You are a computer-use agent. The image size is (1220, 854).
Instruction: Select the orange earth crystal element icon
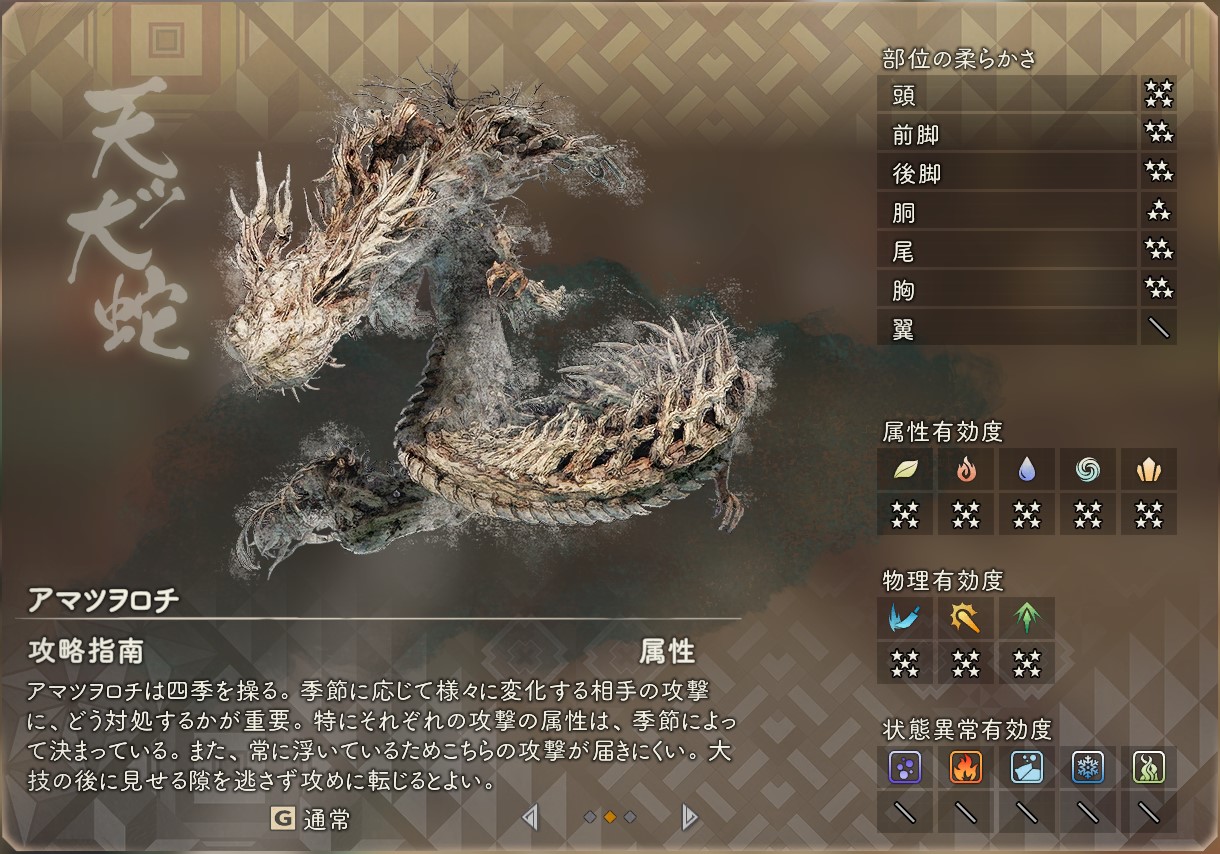1148,468
